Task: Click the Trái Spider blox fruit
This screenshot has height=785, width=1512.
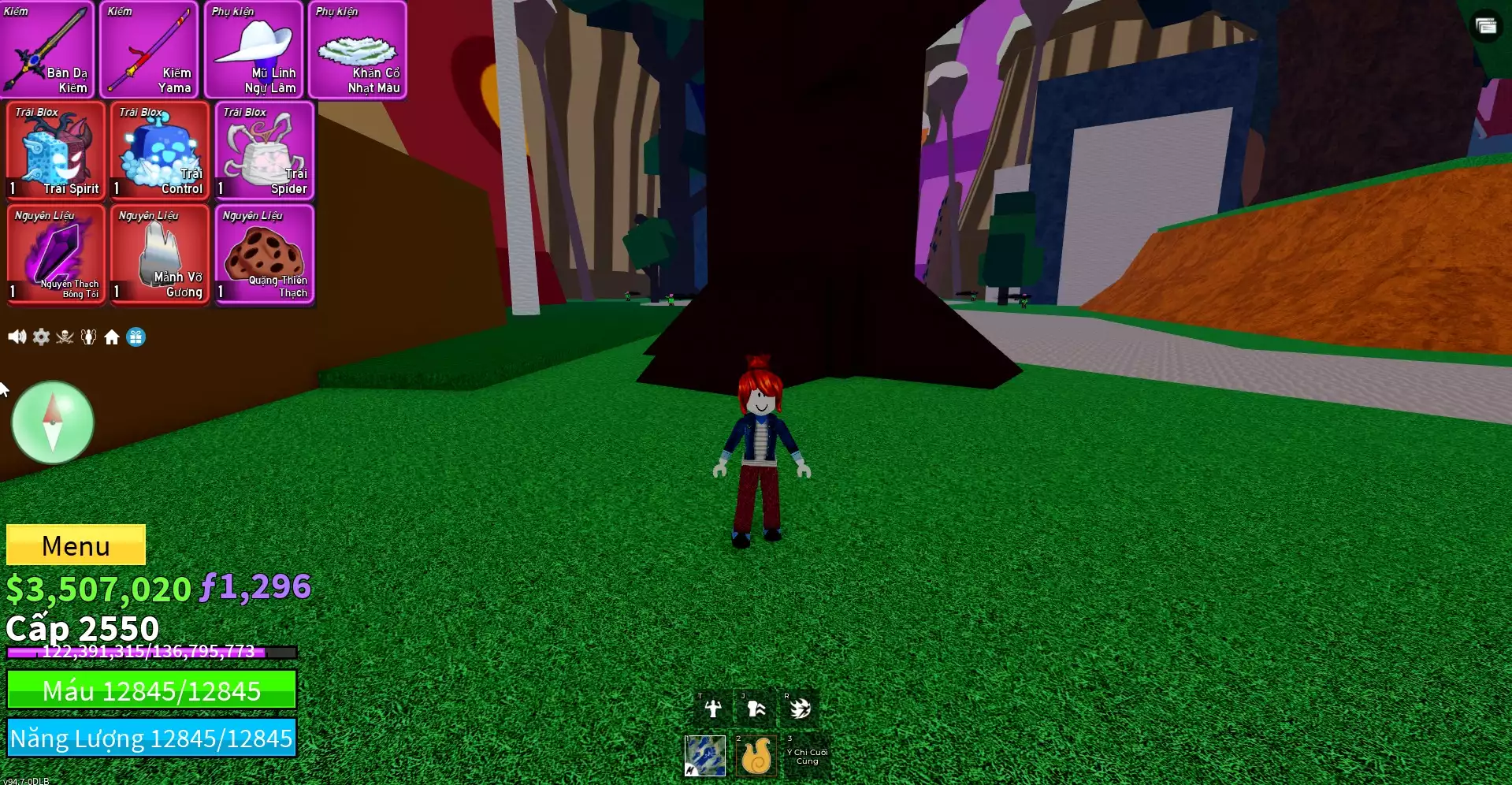Action: pos(265,151)
